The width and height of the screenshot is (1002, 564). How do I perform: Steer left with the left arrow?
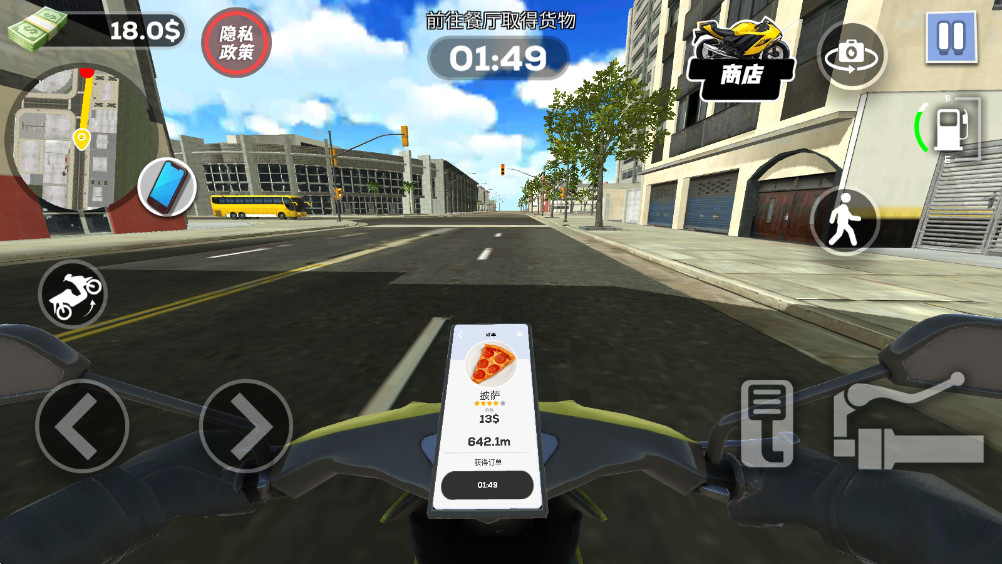pos(81,426)
